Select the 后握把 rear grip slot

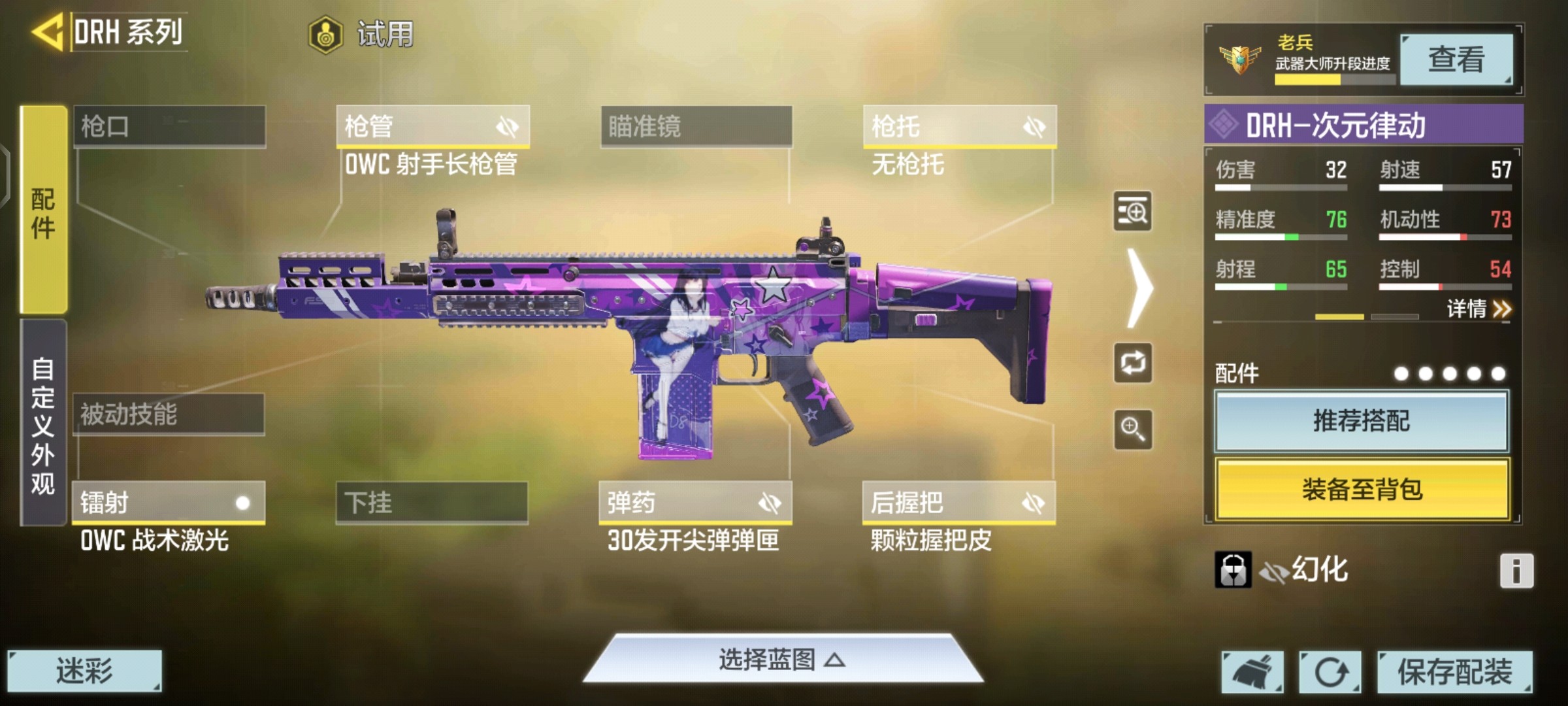tap(958, 503)
